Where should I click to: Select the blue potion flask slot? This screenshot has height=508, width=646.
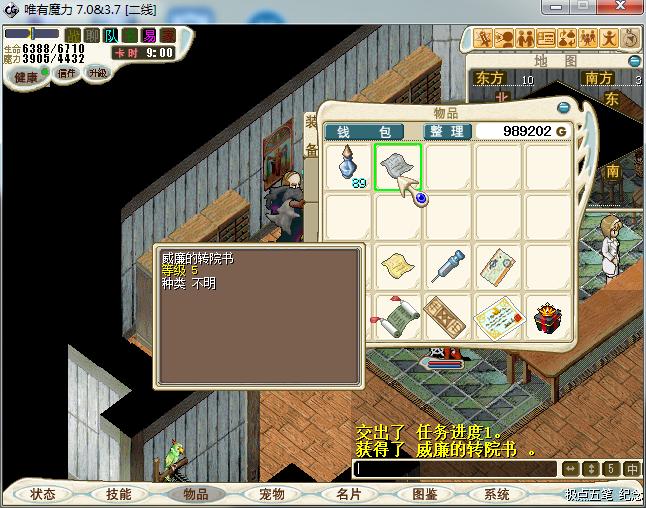pyautogui.click(x=347, y=166)
